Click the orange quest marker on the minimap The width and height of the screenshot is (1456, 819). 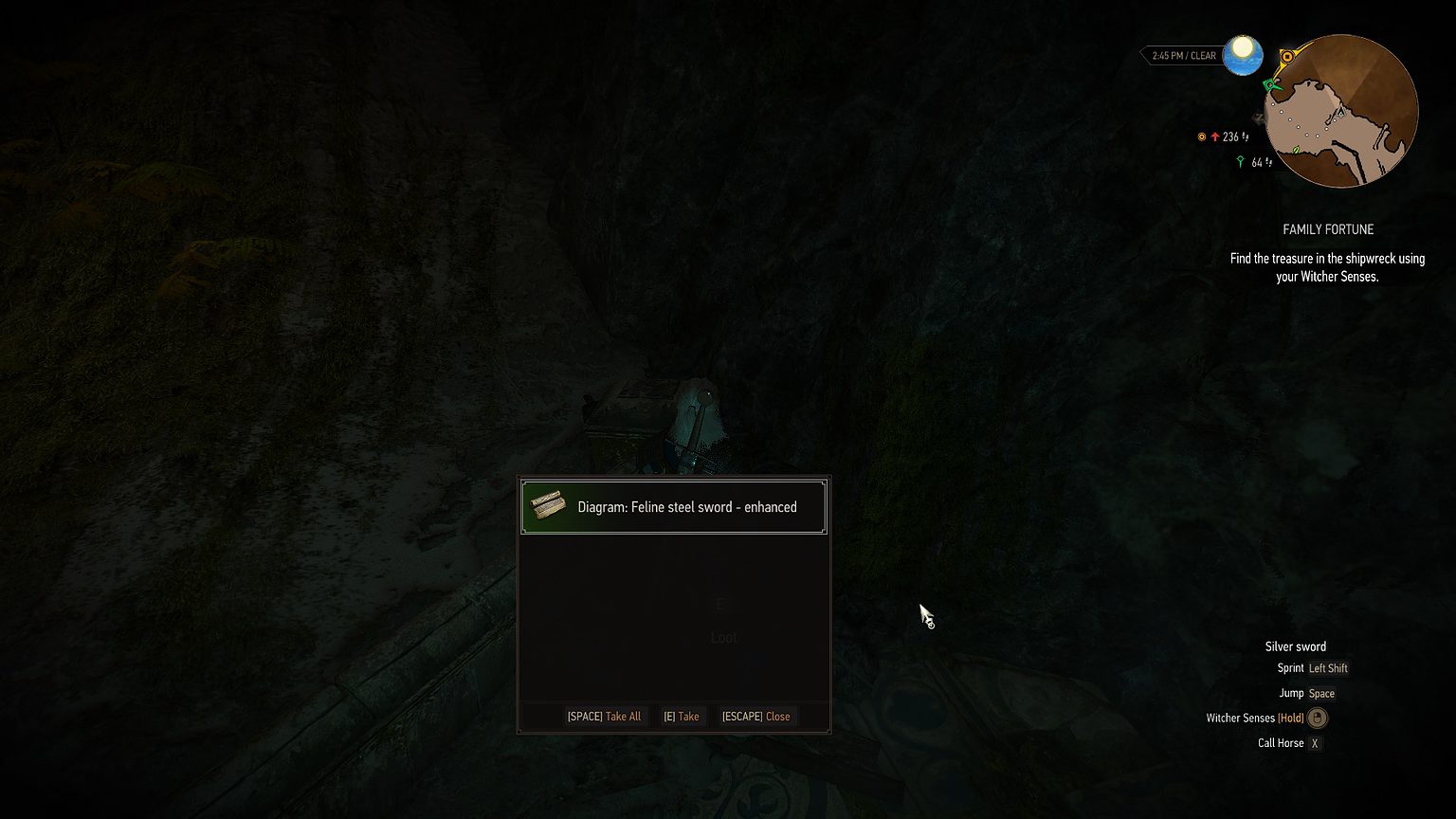point(1287,55)
